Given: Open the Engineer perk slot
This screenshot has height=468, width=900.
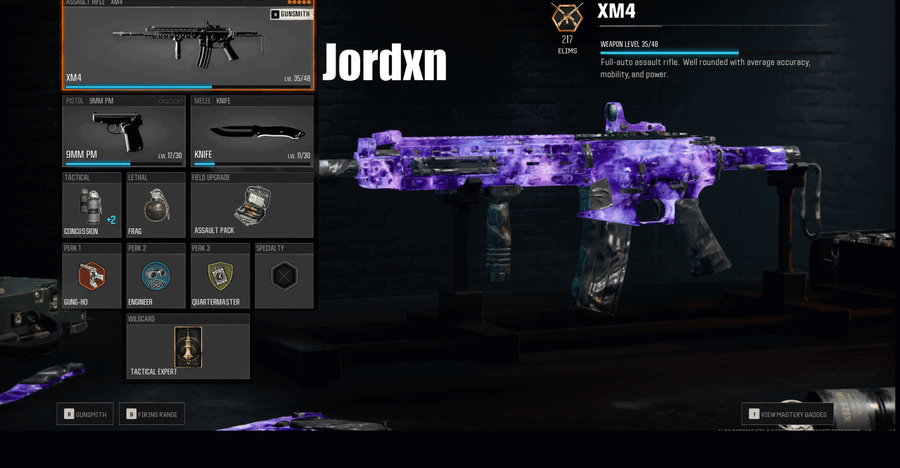Looking at the screenshot, I should point(155,276).
